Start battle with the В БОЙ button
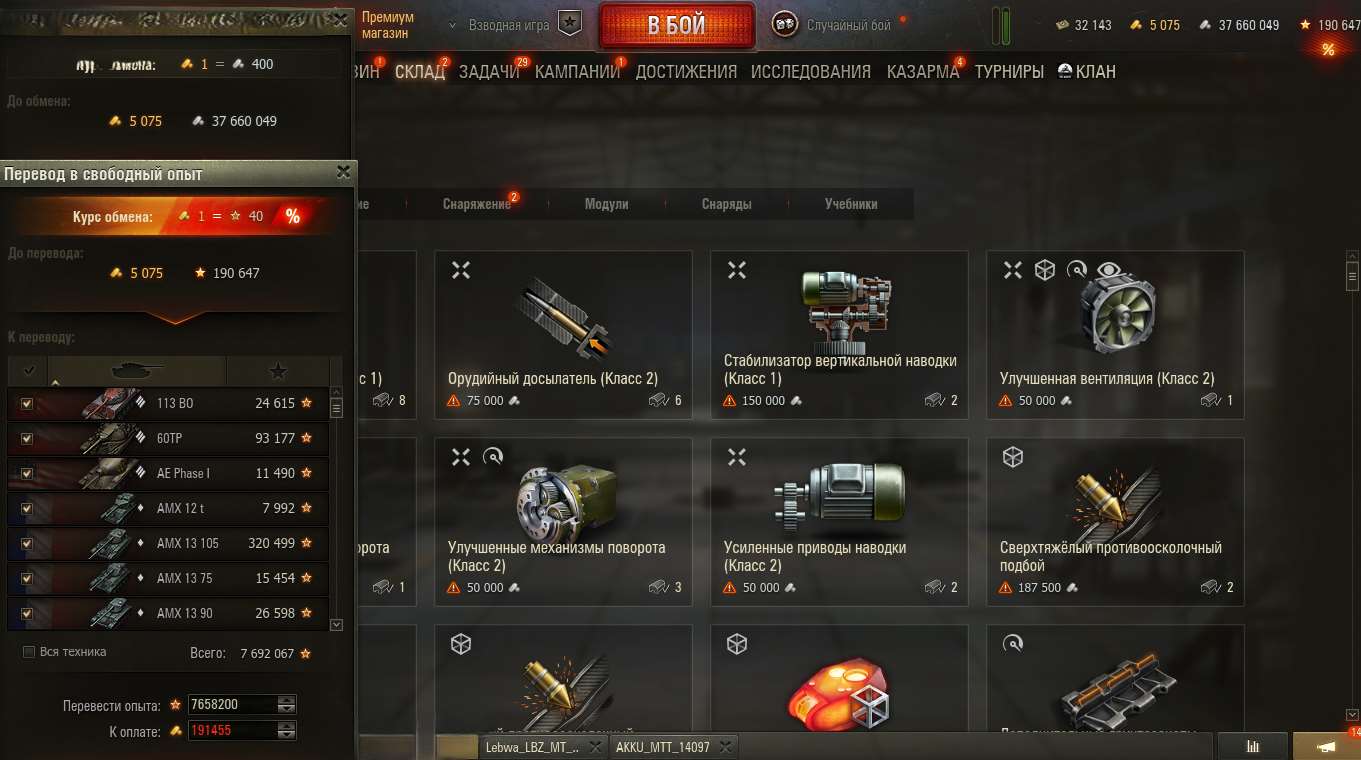Image resolution: width=1361 pixels, height=760 pixels. point(677,26)
